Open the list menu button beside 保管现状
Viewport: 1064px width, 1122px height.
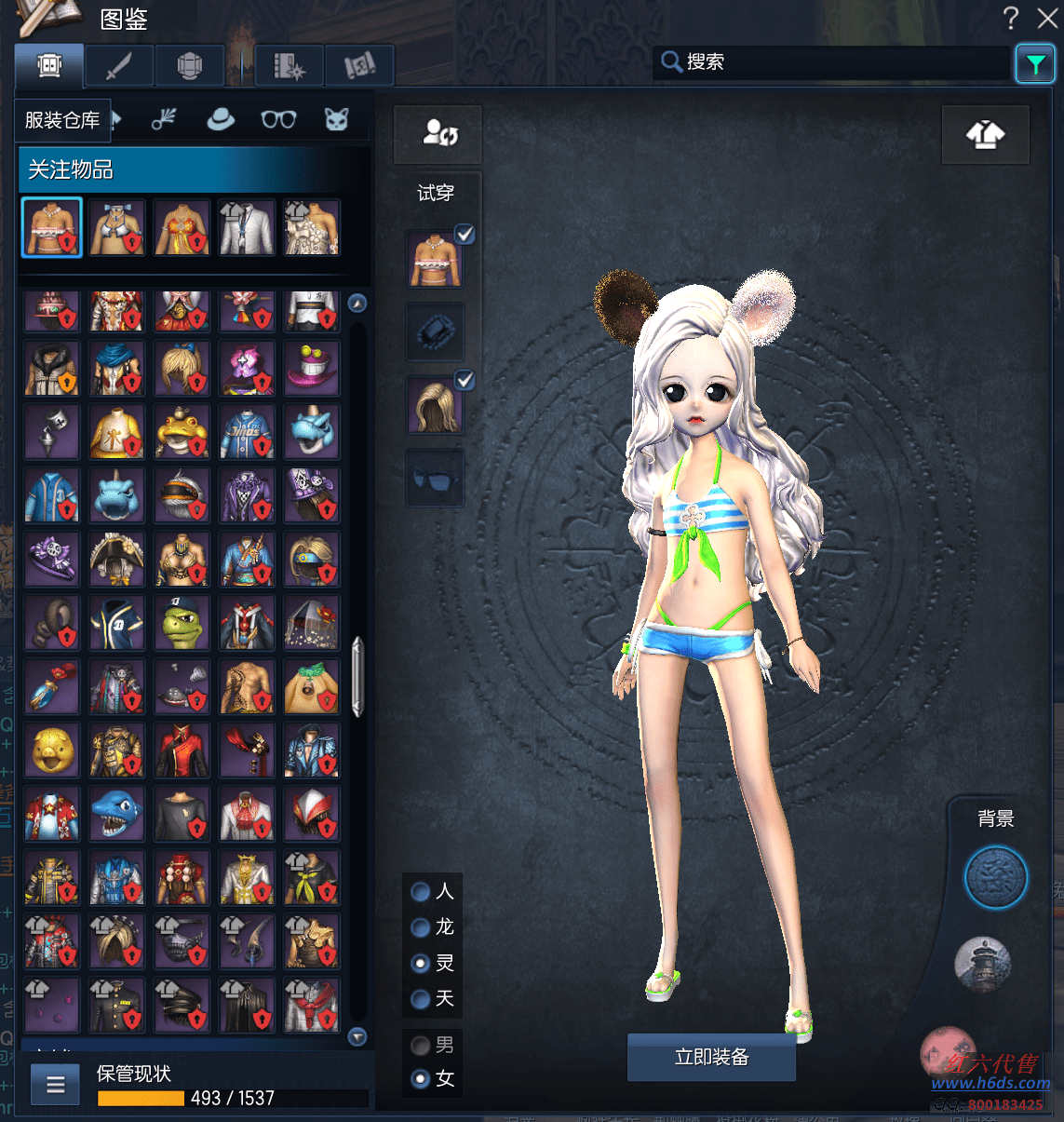[55, 1085]
